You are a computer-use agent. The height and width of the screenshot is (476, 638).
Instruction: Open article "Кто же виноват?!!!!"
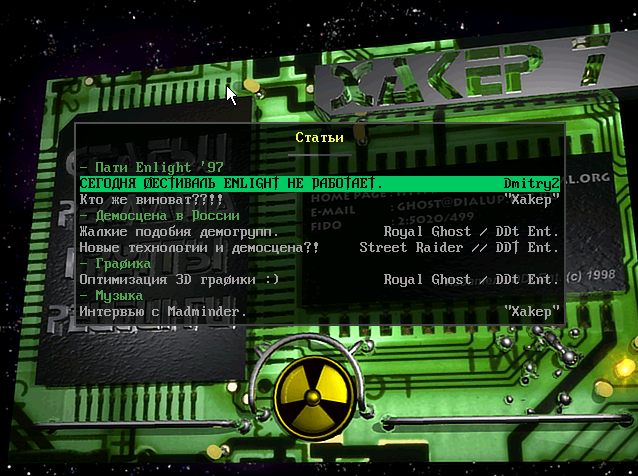coord(150,199)
